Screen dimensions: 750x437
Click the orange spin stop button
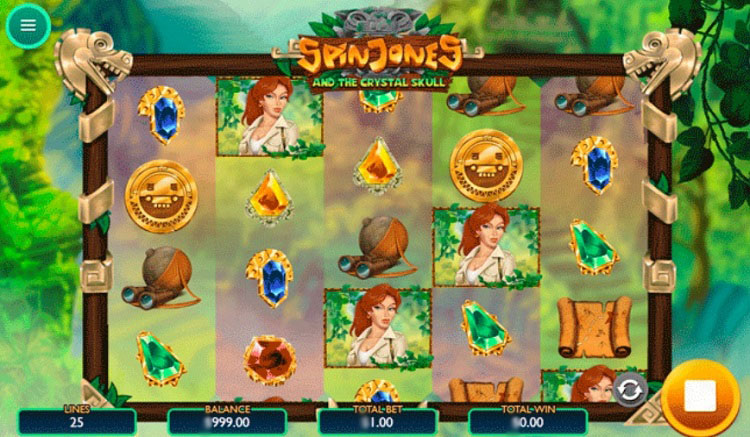pos(700,397)
